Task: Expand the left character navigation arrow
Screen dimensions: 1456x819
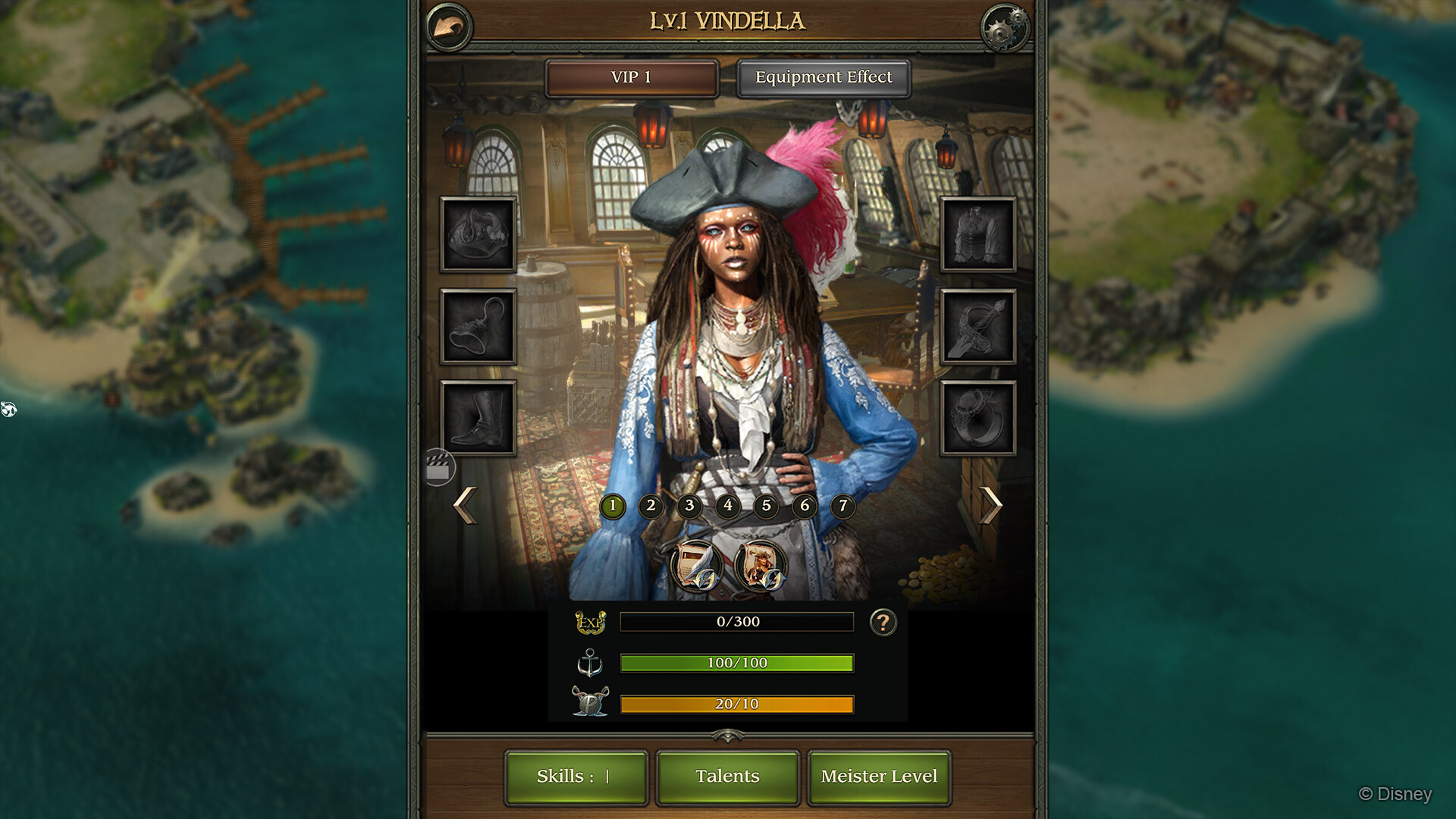Action: point(465,505)
